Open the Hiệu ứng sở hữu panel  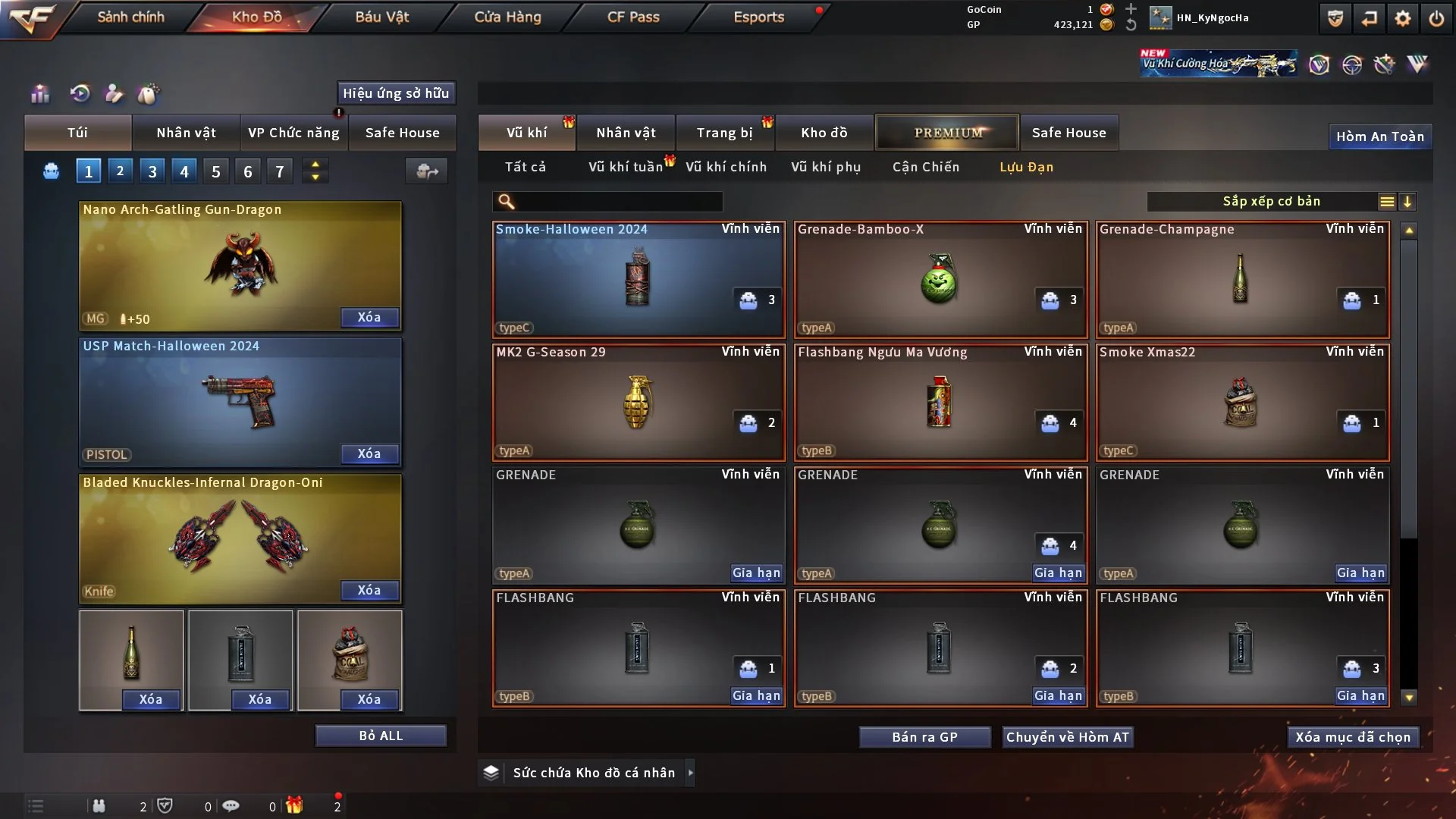pos(396,93)
